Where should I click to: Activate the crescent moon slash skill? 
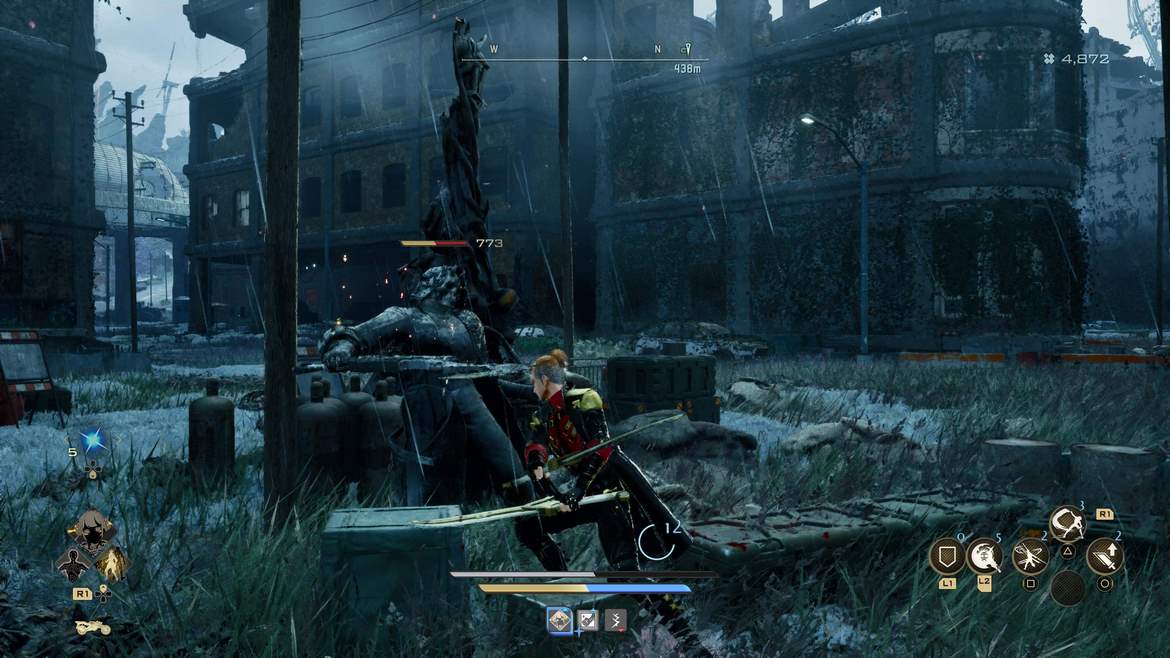pos(984,556)
